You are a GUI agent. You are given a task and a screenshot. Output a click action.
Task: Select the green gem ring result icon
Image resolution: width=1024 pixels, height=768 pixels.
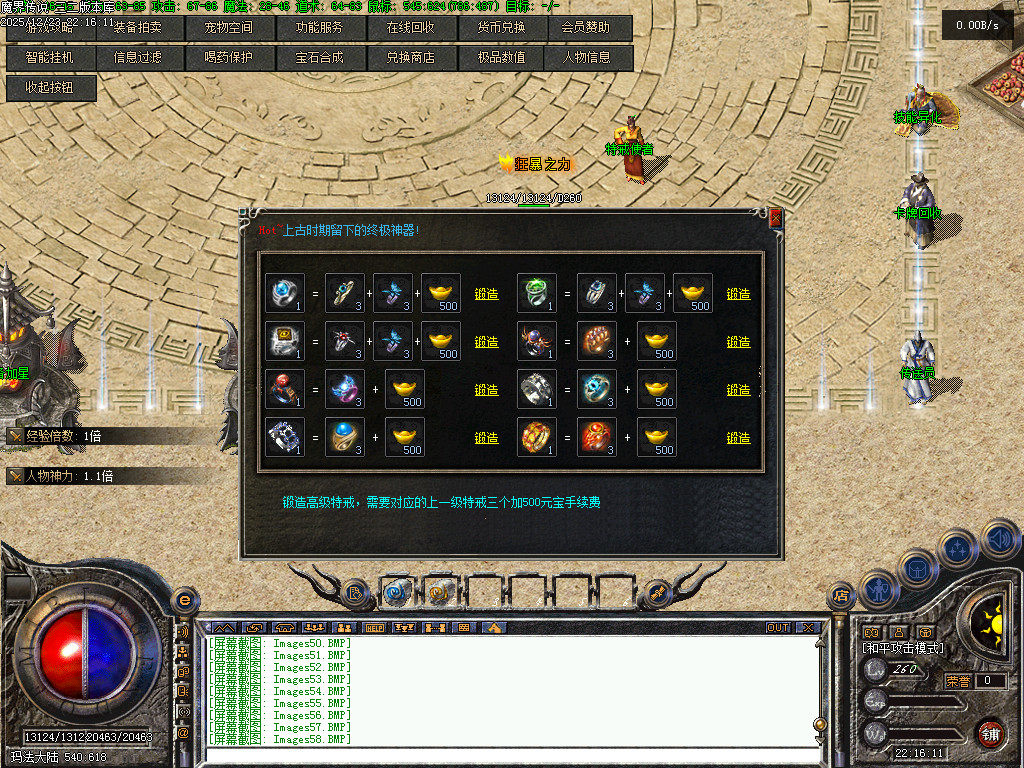pyautogui.click(x=537, y=293)
